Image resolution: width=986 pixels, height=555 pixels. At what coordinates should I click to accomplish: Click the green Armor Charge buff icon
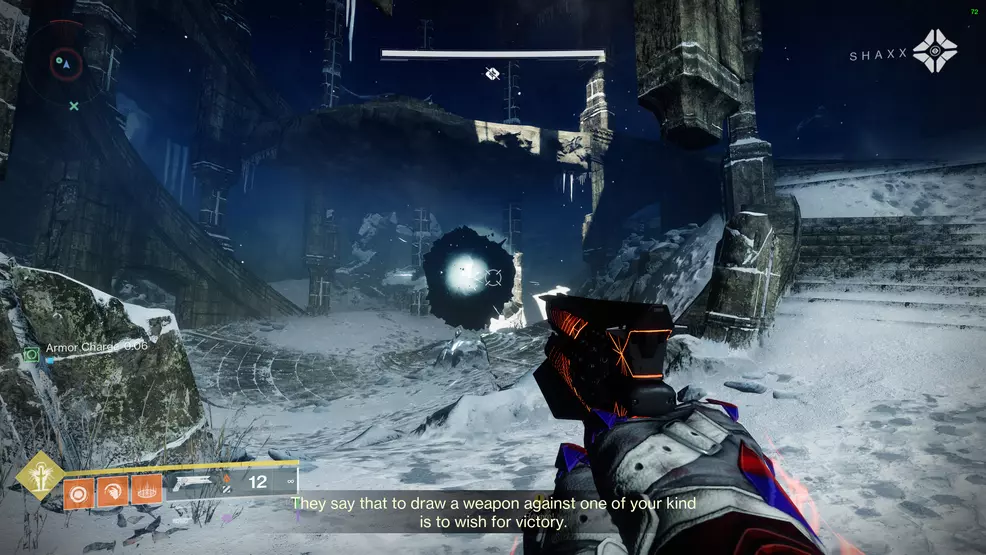point(31,353)
